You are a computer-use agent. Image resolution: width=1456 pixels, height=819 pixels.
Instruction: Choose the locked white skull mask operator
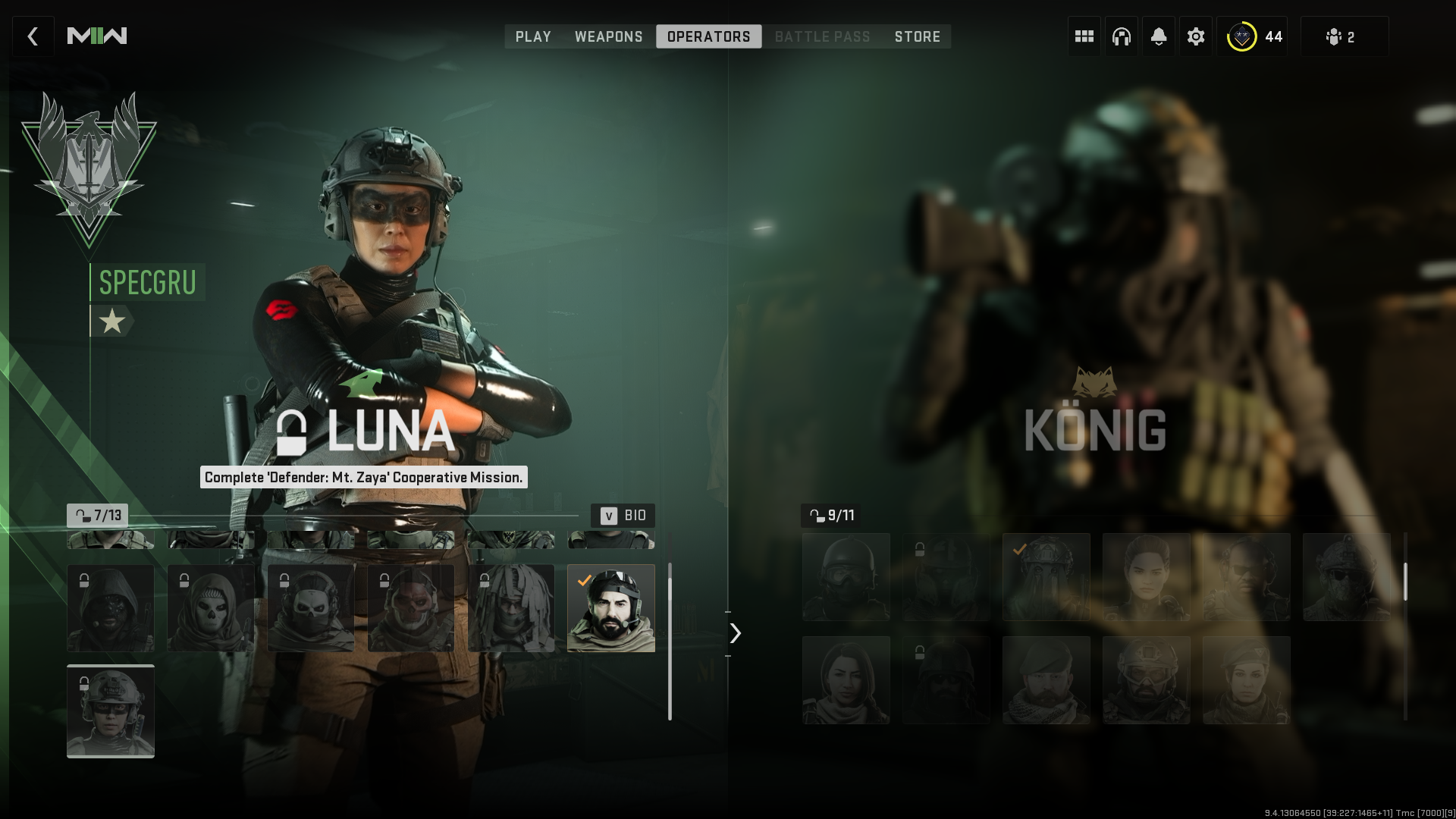(x=211, y=608)
